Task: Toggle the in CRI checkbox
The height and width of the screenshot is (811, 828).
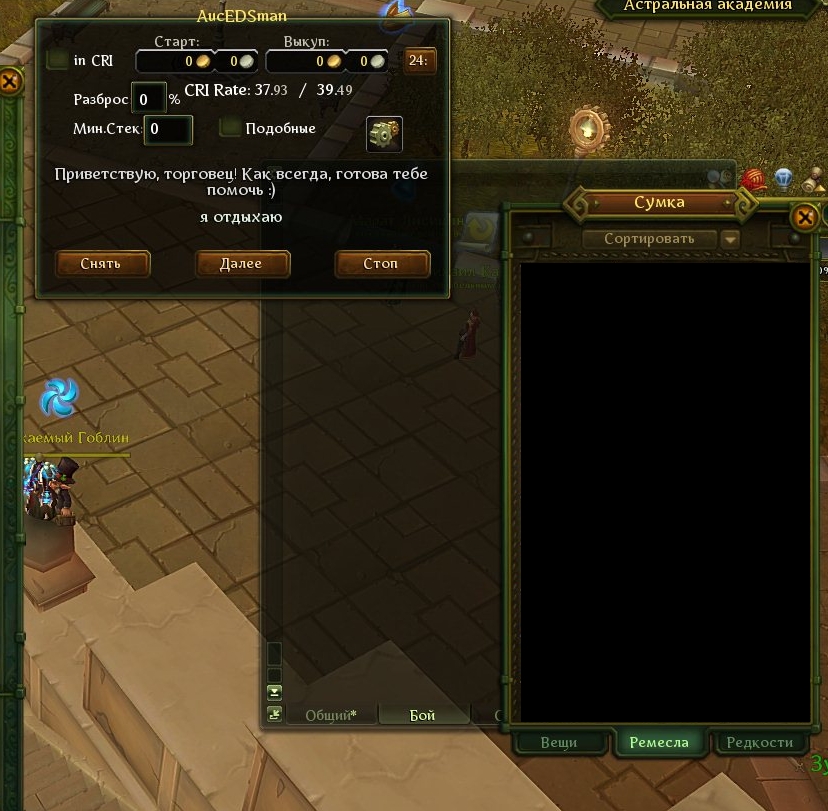Action: pos(58,60)
